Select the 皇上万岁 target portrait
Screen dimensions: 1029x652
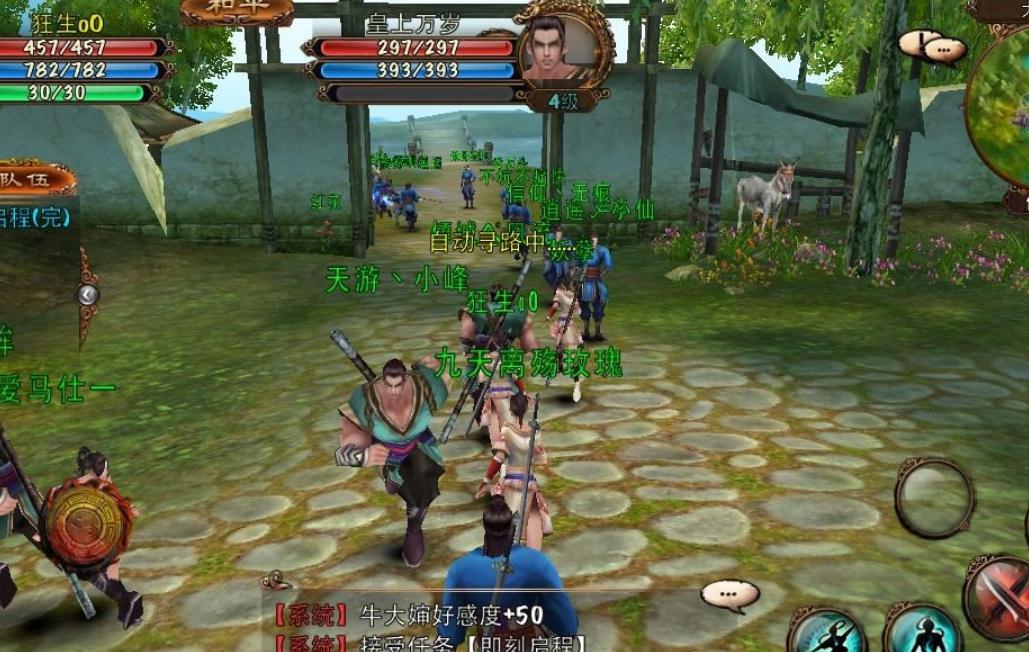pyautogui.click(x=564, y=47)
